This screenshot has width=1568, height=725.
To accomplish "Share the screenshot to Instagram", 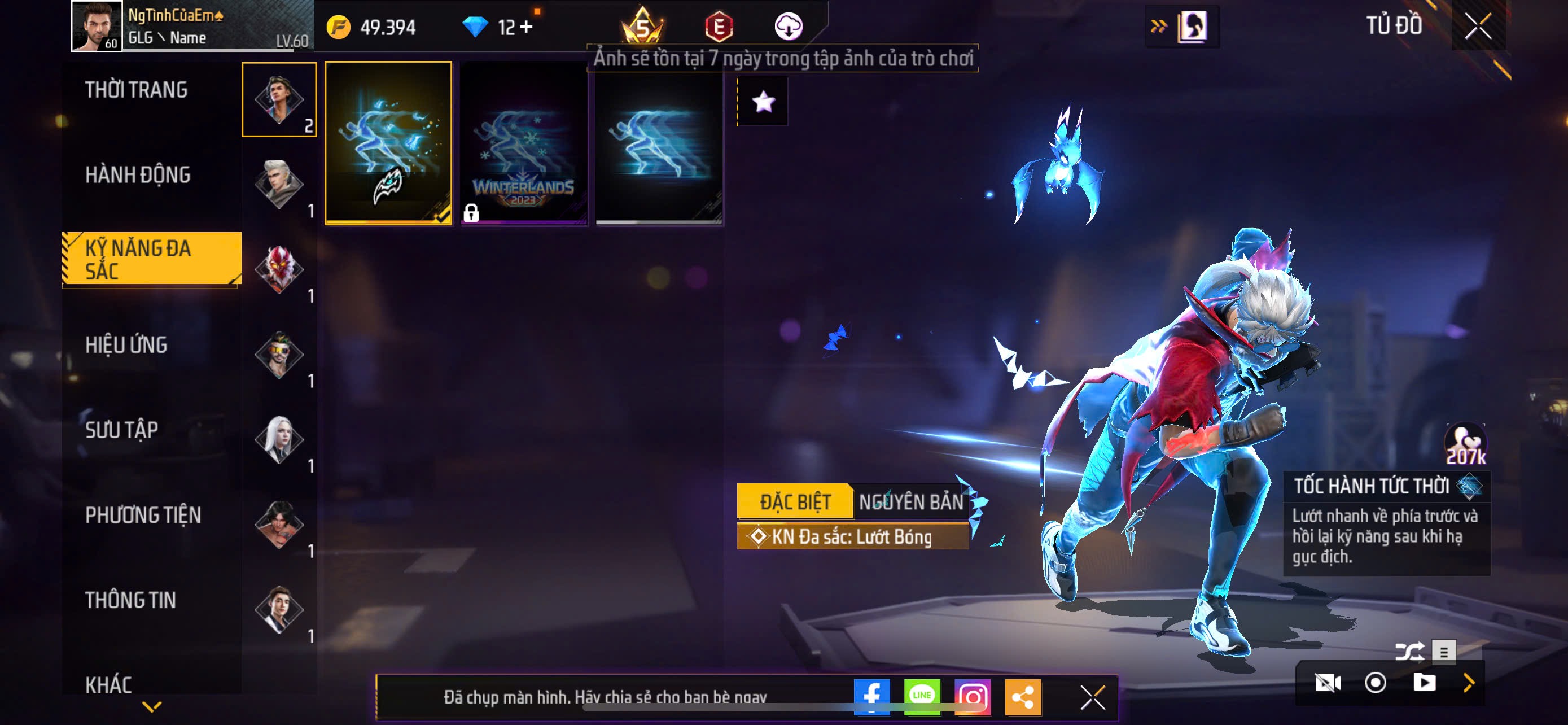I will (x=973, y=696).
